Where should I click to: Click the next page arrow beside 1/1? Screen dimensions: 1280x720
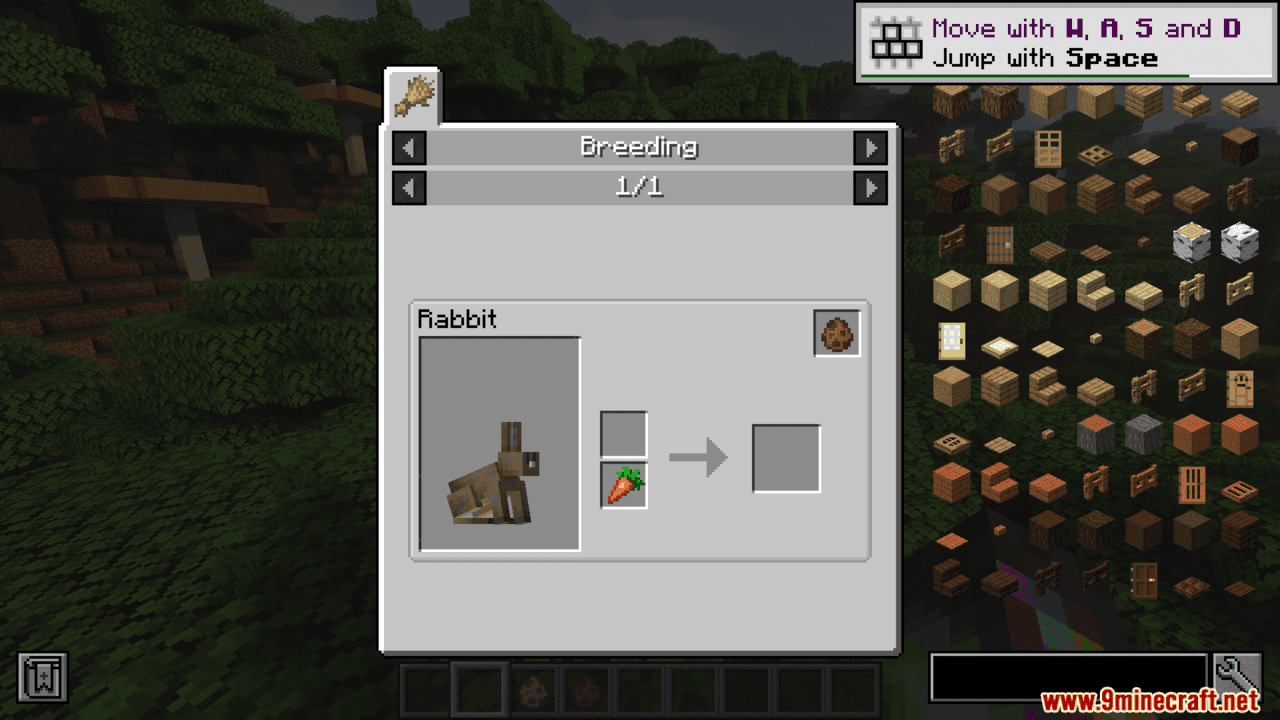click(x=870, y=187)
